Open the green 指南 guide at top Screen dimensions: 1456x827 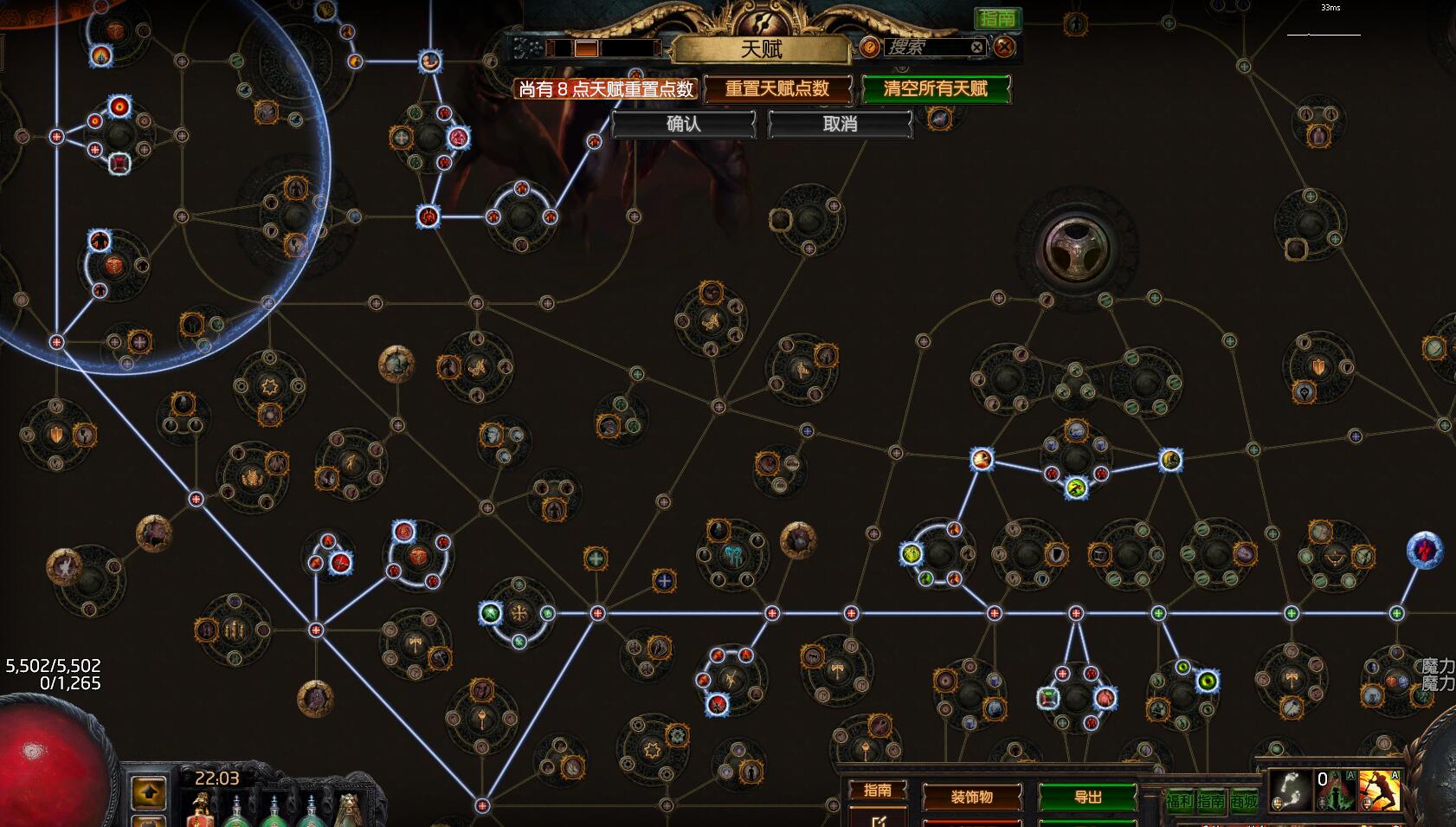pos(997,18)
